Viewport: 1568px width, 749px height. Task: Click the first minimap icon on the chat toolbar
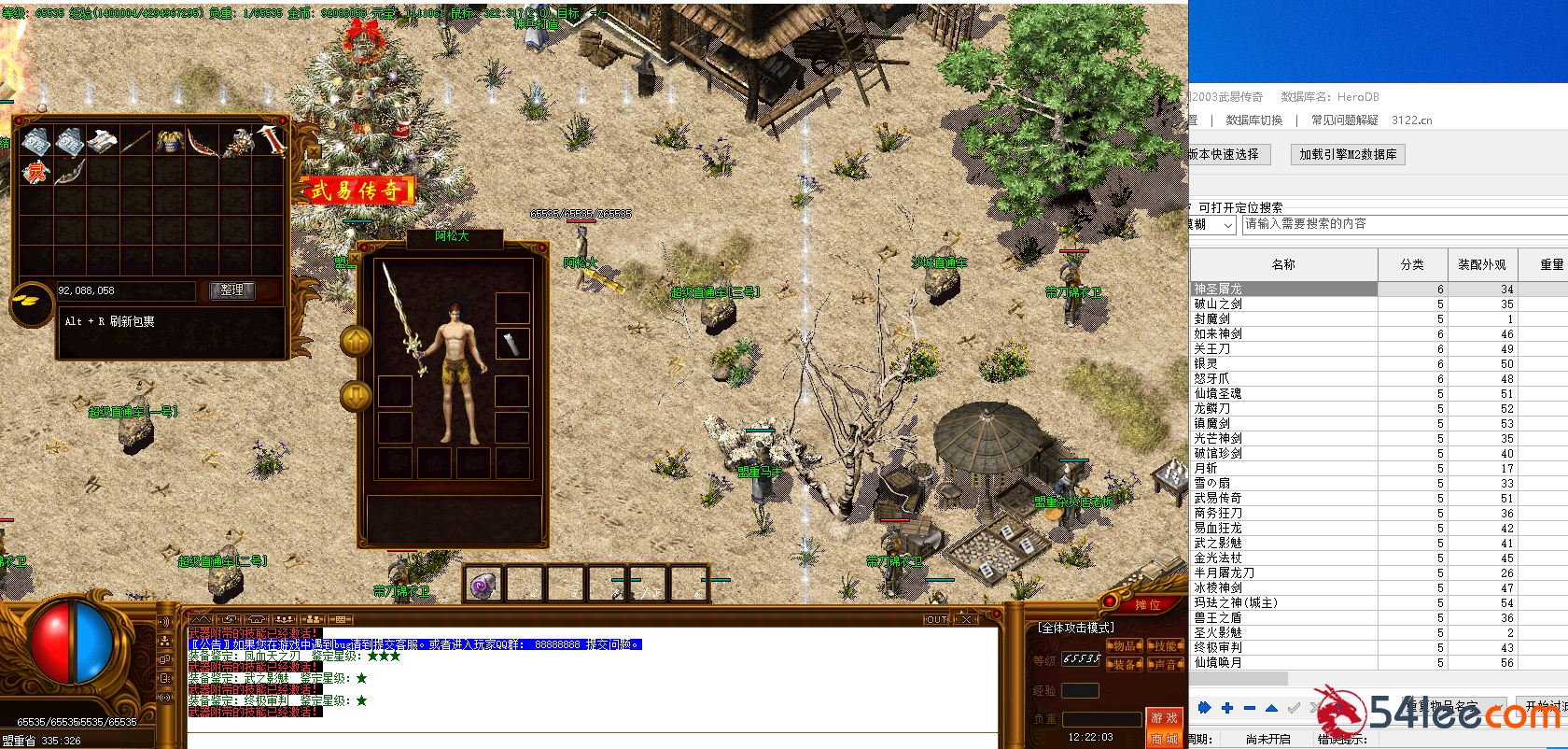200,618
